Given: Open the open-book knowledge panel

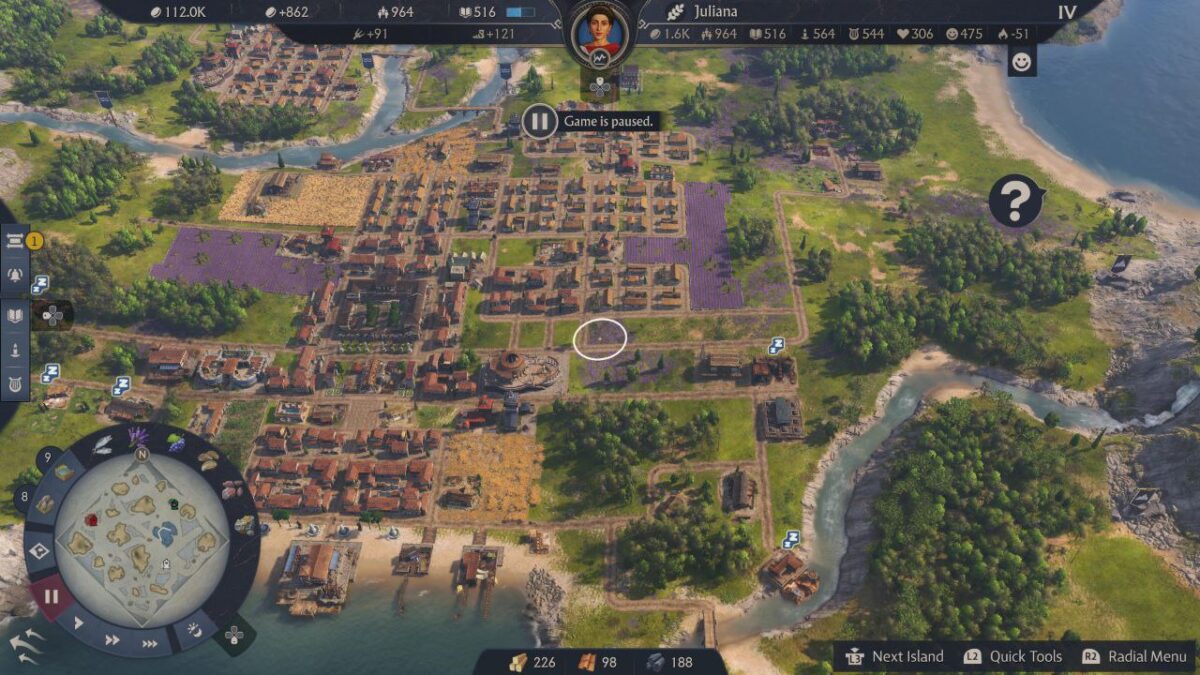Looking at the screenshot, I should (x=15, y=315).
